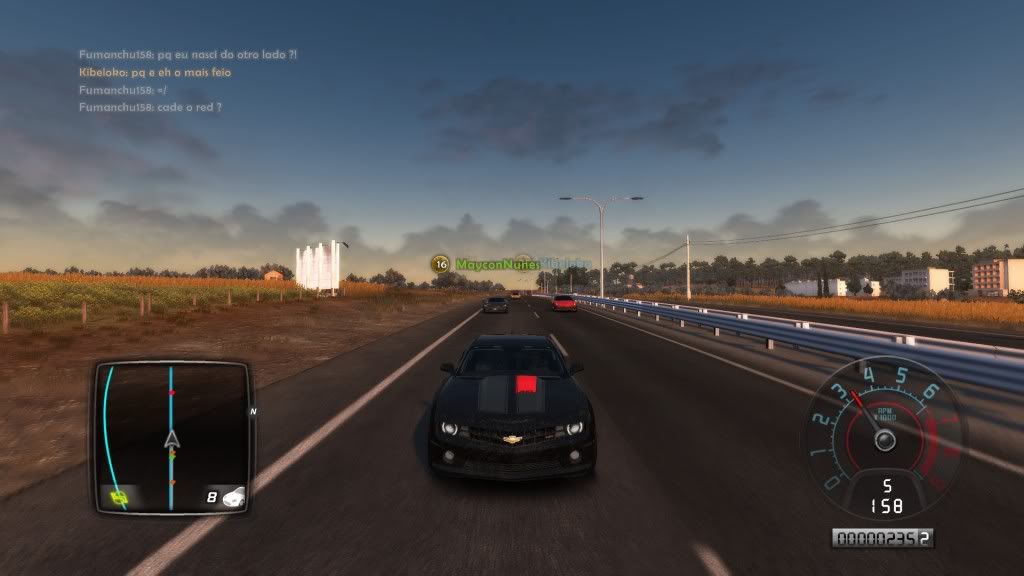The width and height of the screenshot is (1024, 576).
Task: Open the GPS minimap
Action: 172,438
